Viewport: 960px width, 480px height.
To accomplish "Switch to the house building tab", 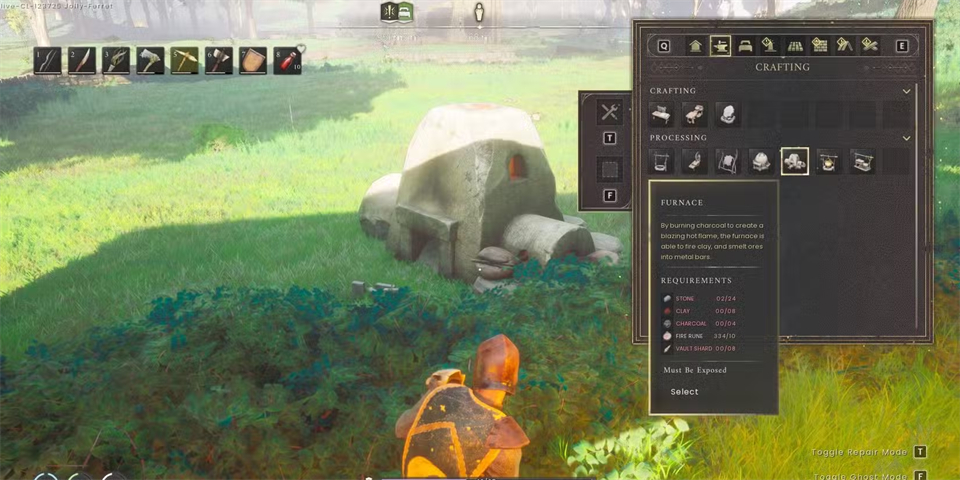I will click(695, 46).
